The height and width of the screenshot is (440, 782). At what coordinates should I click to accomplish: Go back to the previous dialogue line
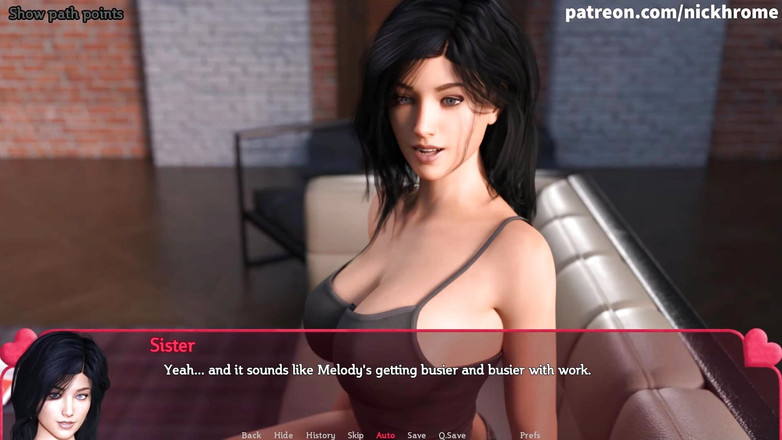click(x=251, y=435)
